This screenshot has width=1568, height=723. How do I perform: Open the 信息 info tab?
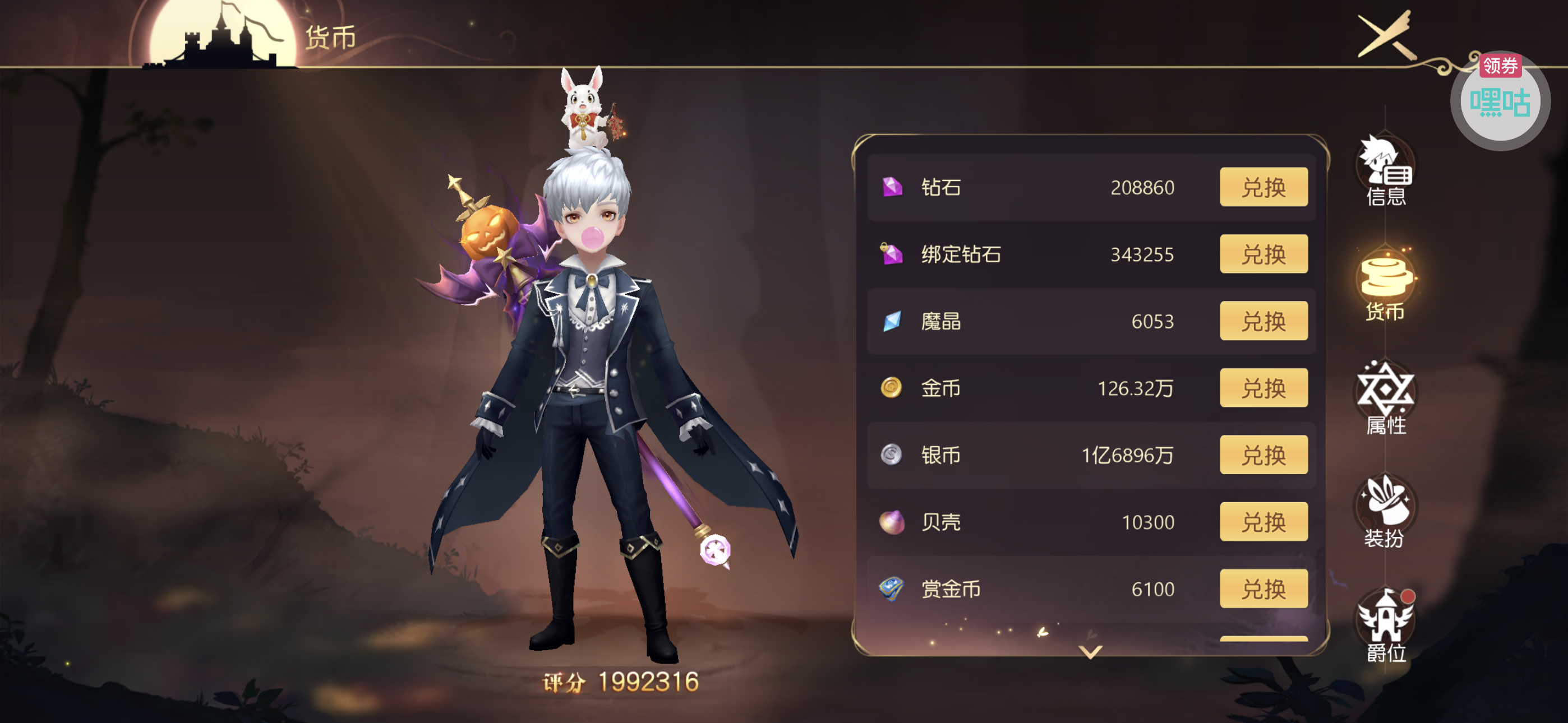coord(1385,172)
